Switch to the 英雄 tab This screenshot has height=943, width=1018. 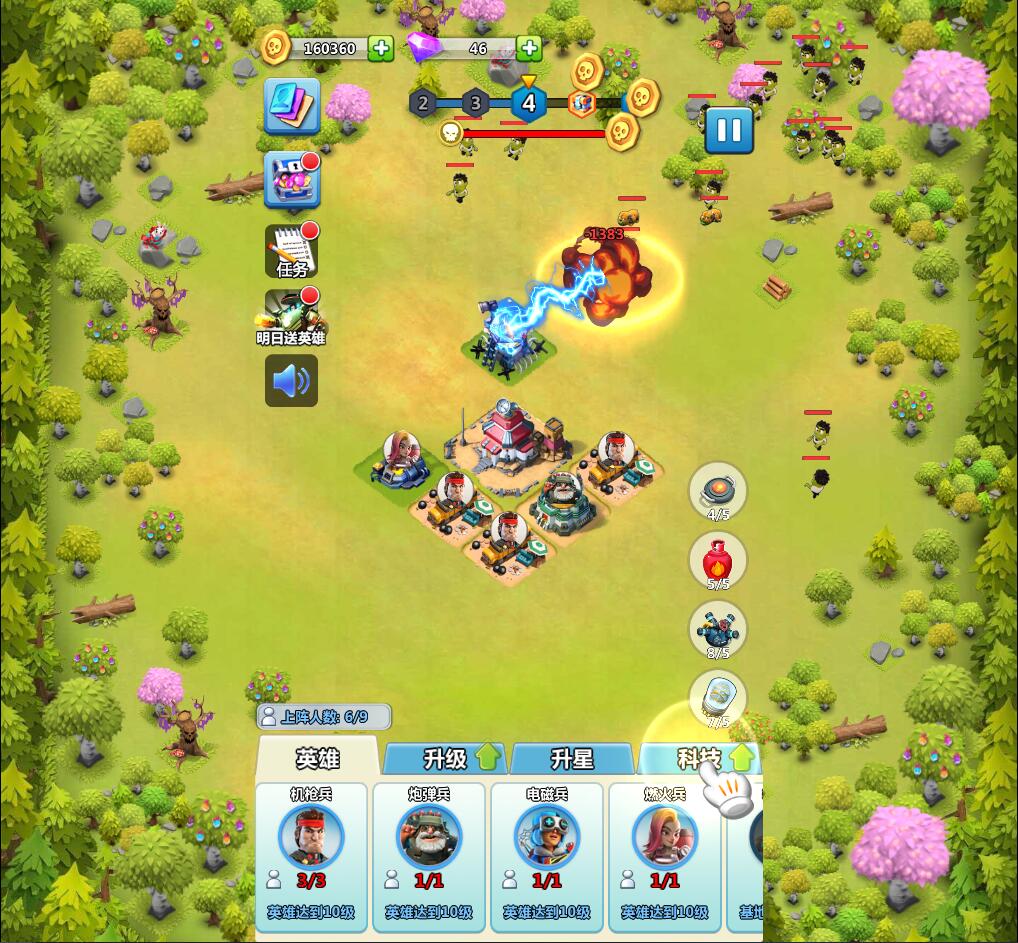pos(317,759)
